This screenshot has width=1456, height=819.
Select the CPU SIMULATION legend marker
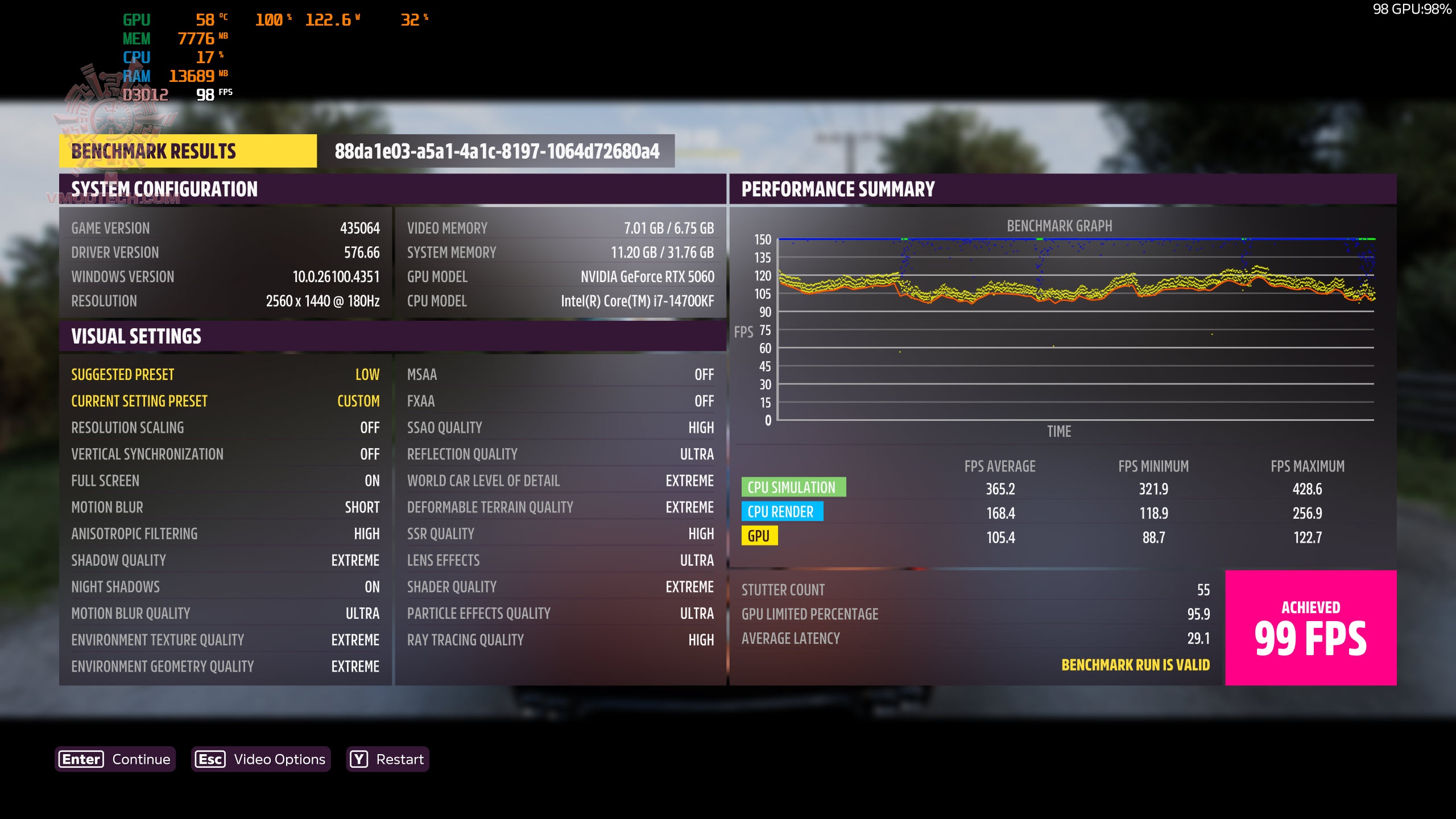(794, 487)
